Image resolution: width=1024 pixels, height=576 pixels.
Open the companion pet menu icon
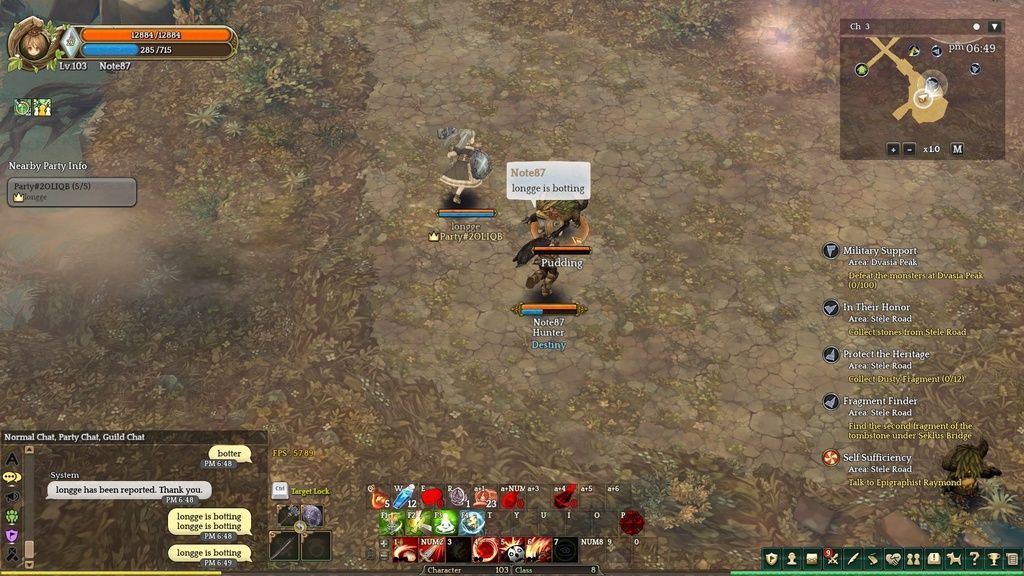point(954,559)
